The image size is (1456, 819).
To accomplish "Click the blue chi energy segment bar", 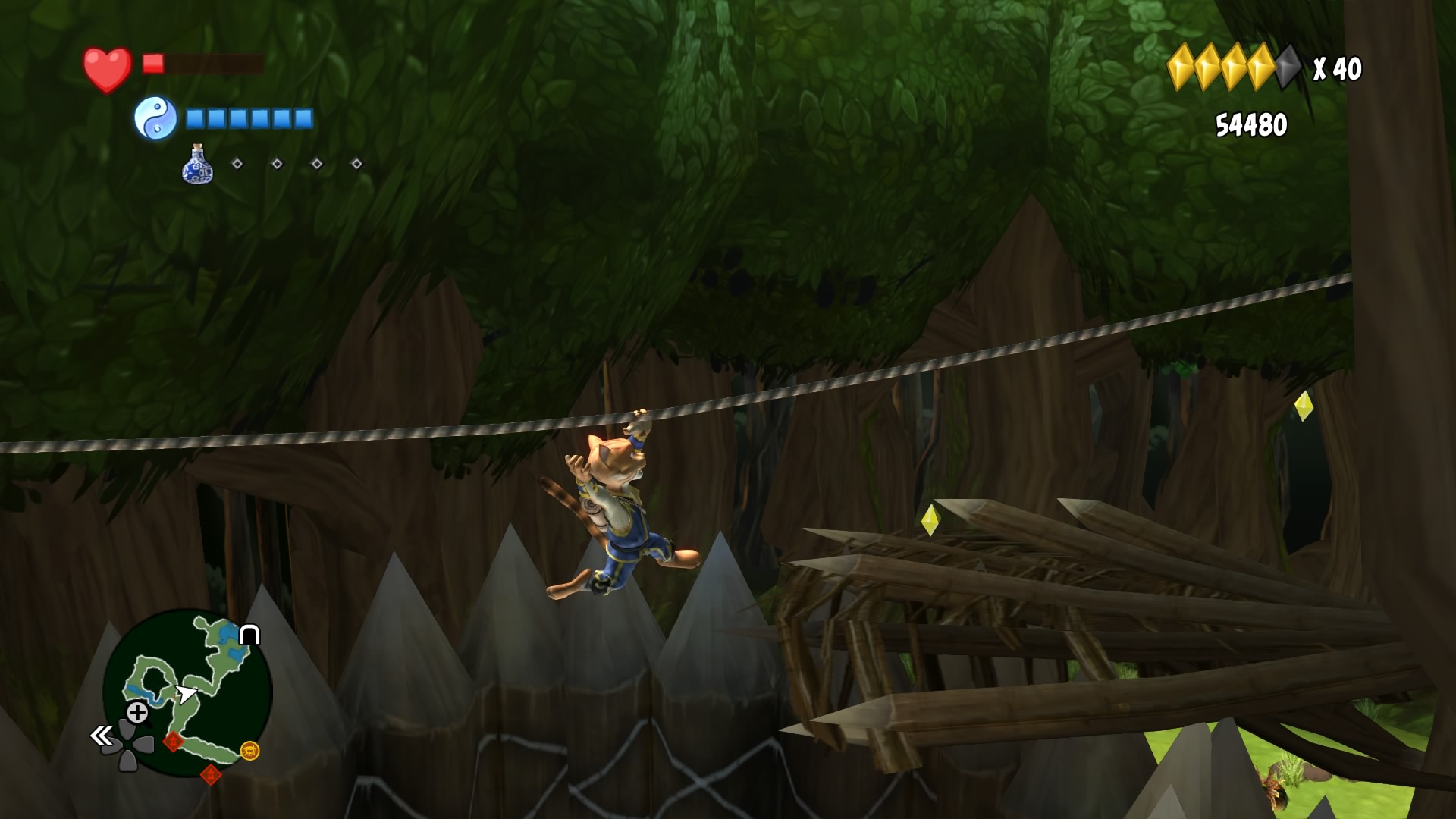I will tap(248, 119).
